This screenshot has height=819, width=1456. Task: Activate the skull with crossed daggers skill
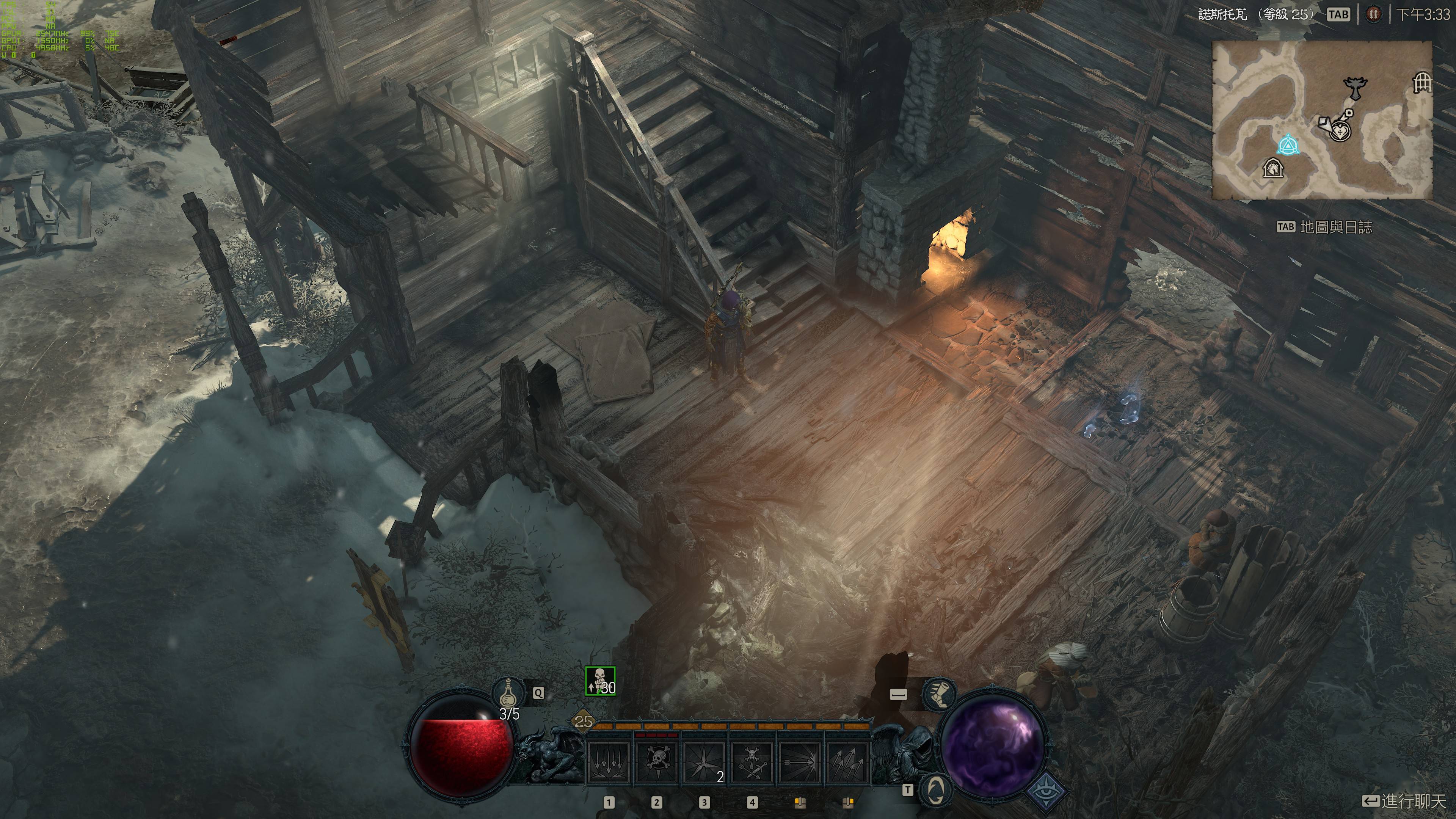[x=752, y=763]
